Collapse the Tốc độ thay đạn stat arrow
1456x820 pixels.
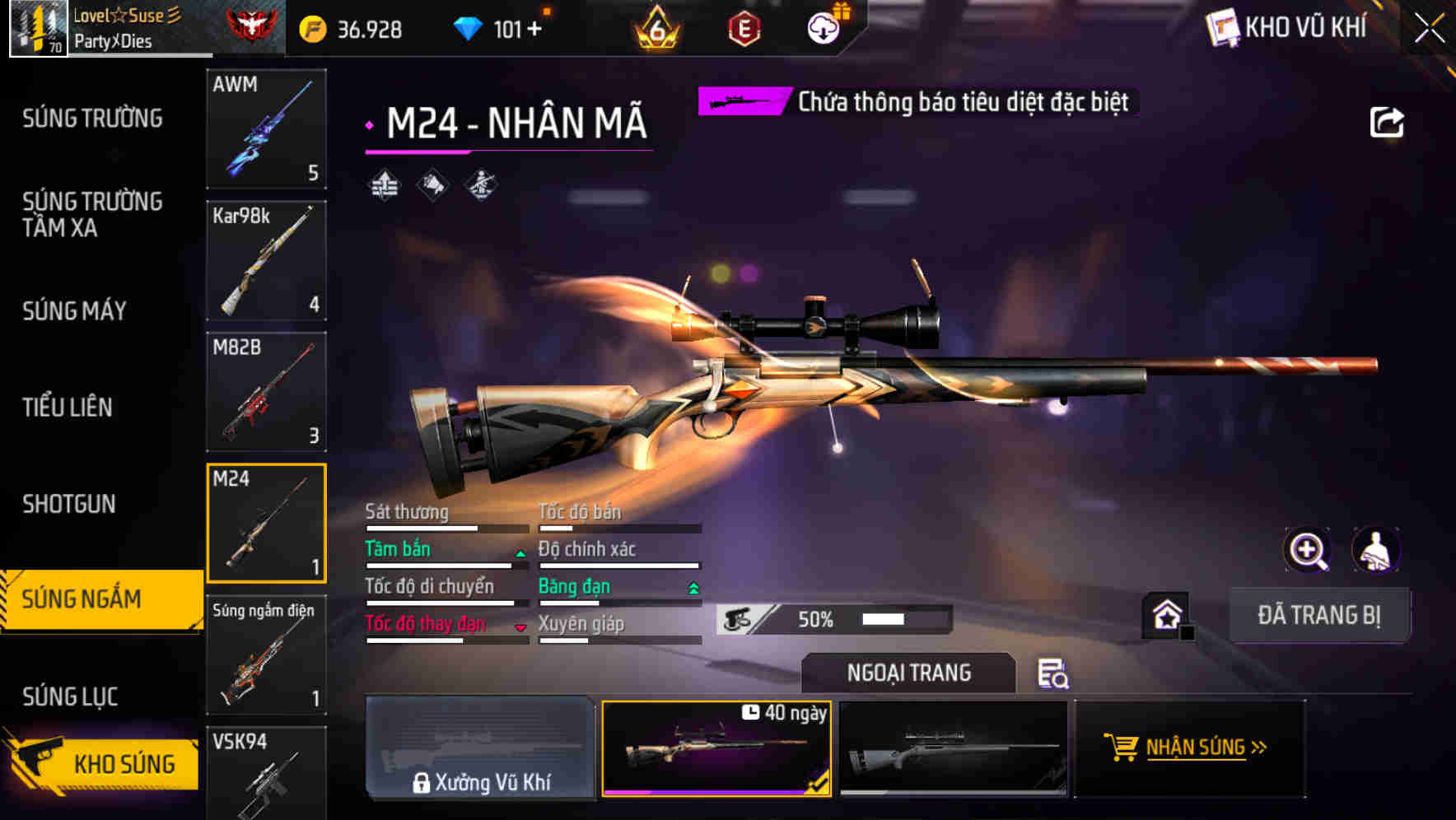tap(520, 627)
